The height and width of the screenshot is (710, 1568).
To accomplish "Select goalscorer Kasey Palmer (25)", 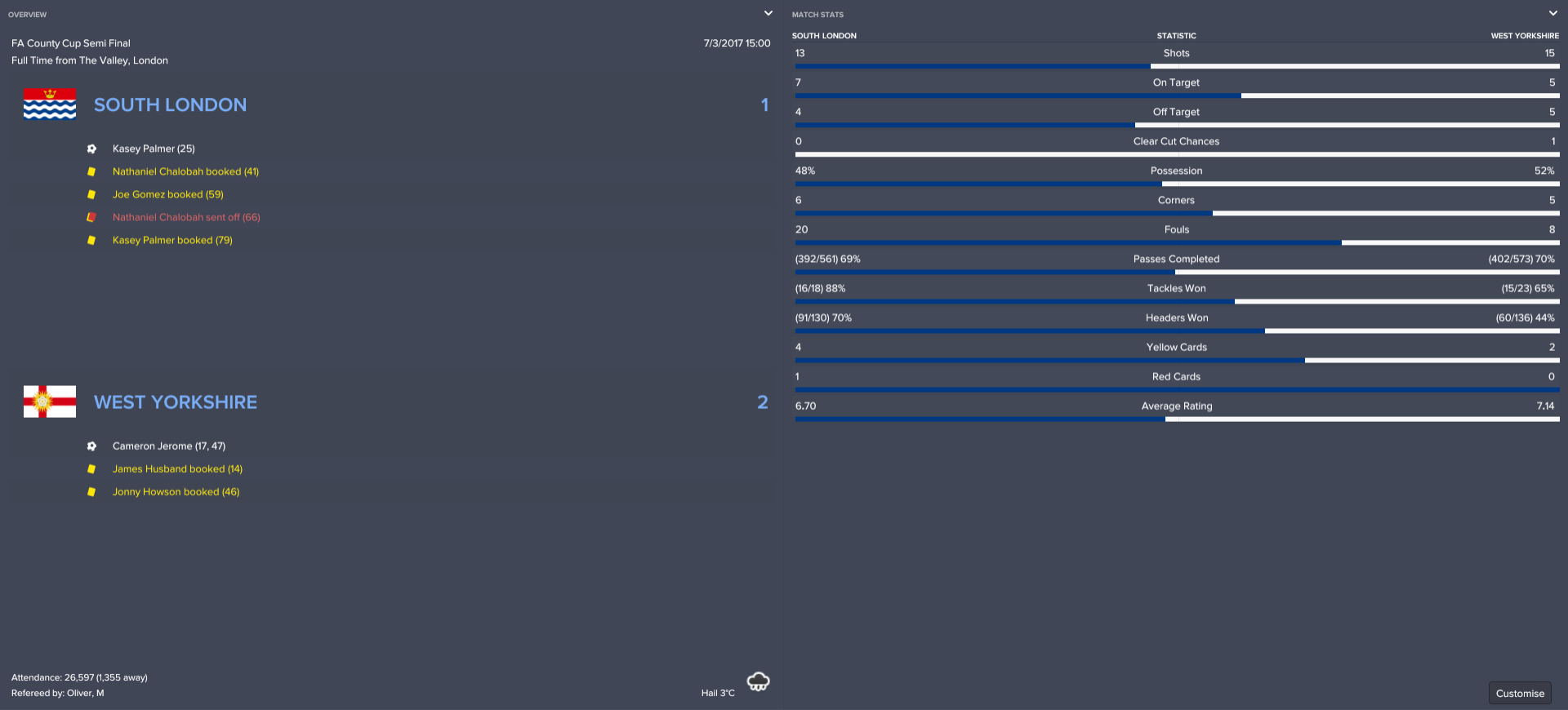I will (x=154, y=149).
